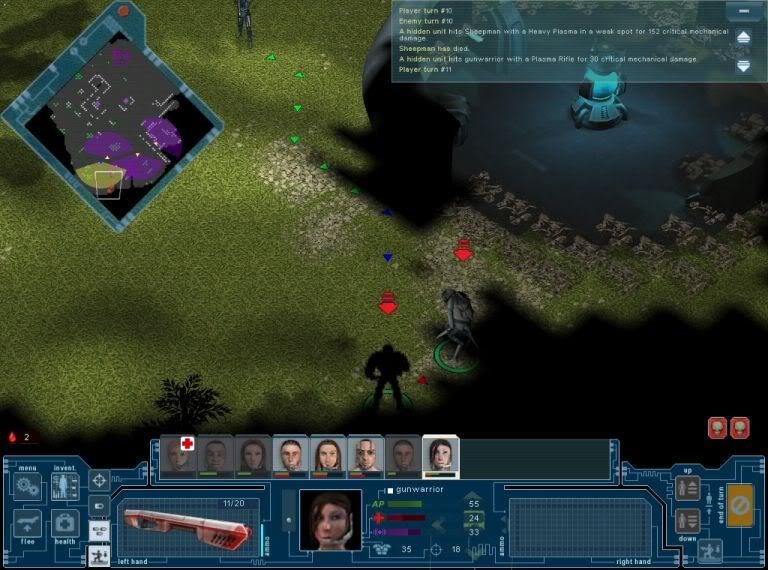Viewport: 768px width, 570px height.
Task: Open the health medkit panel
Action: tap(64, 525)
